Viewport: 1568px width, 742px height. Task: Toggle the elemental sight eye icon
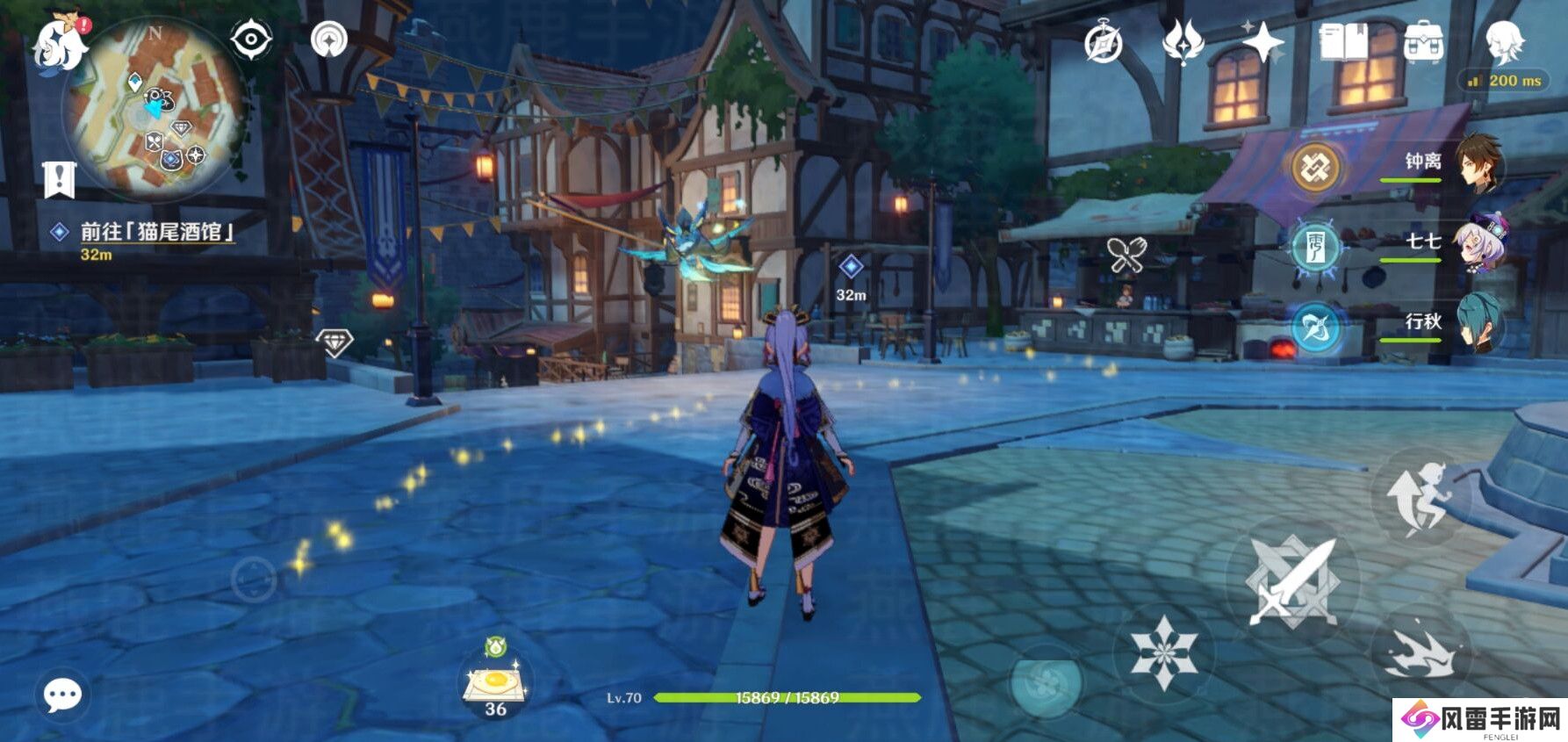(x=251, y=40)
